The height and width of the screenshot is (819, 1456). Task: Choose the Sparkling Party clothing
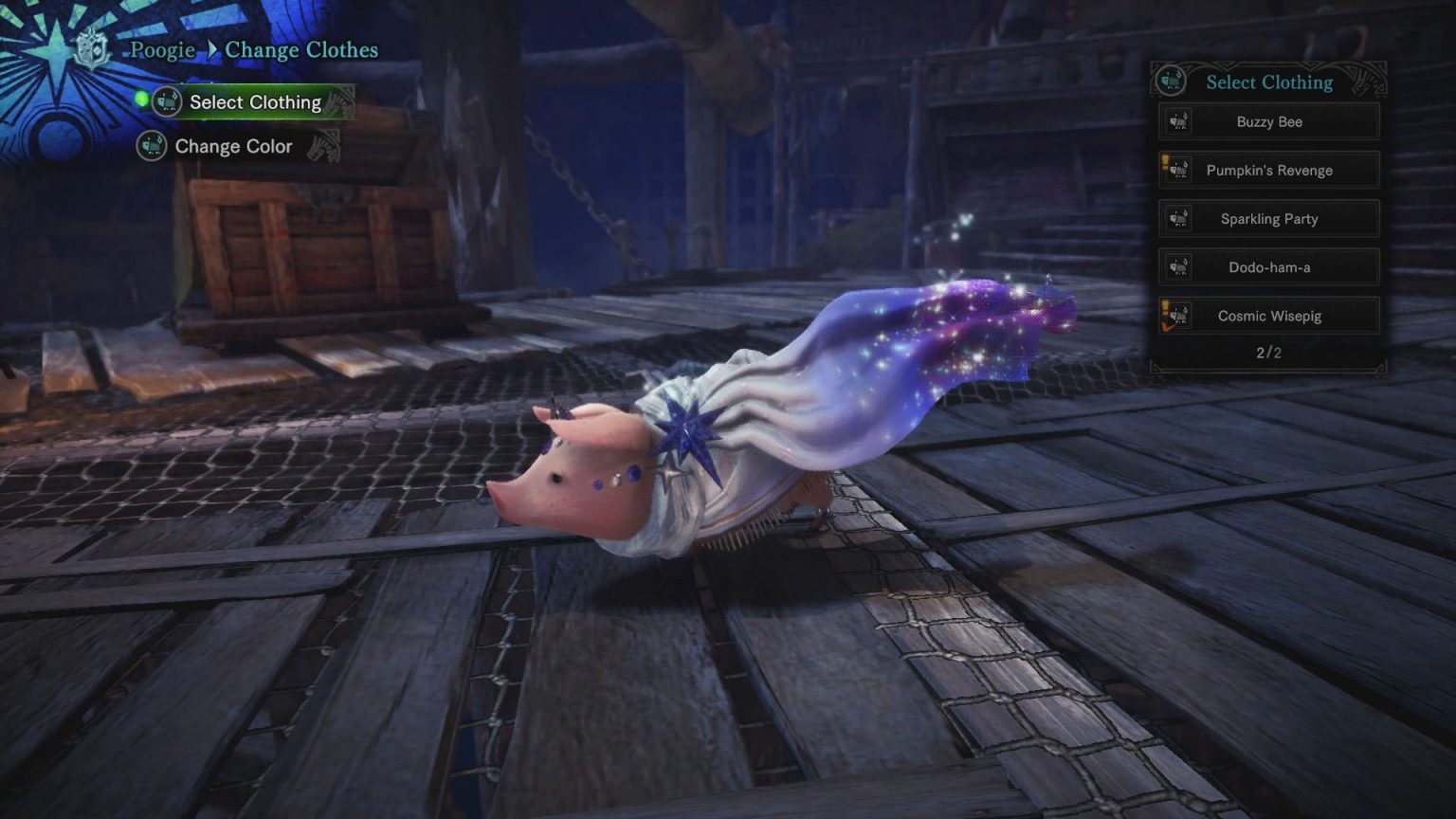point(1268,219)
